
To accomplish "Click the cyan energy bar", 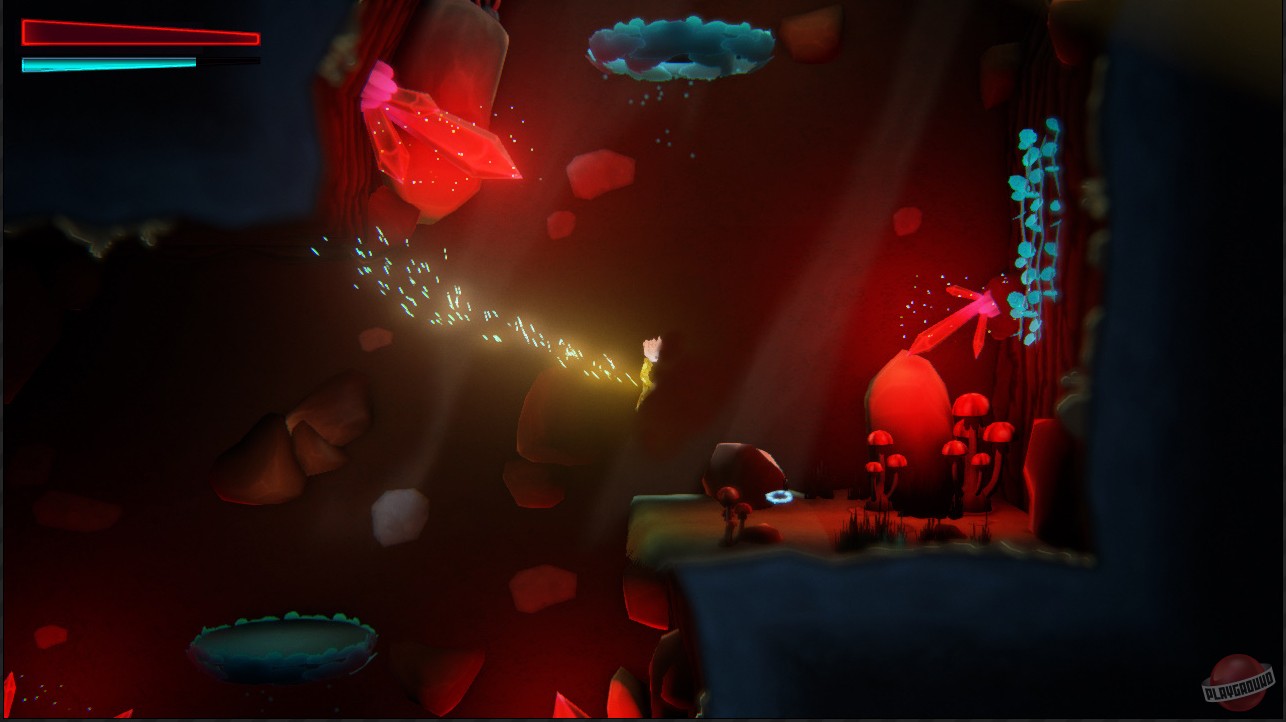I will (x=108, y=63).
